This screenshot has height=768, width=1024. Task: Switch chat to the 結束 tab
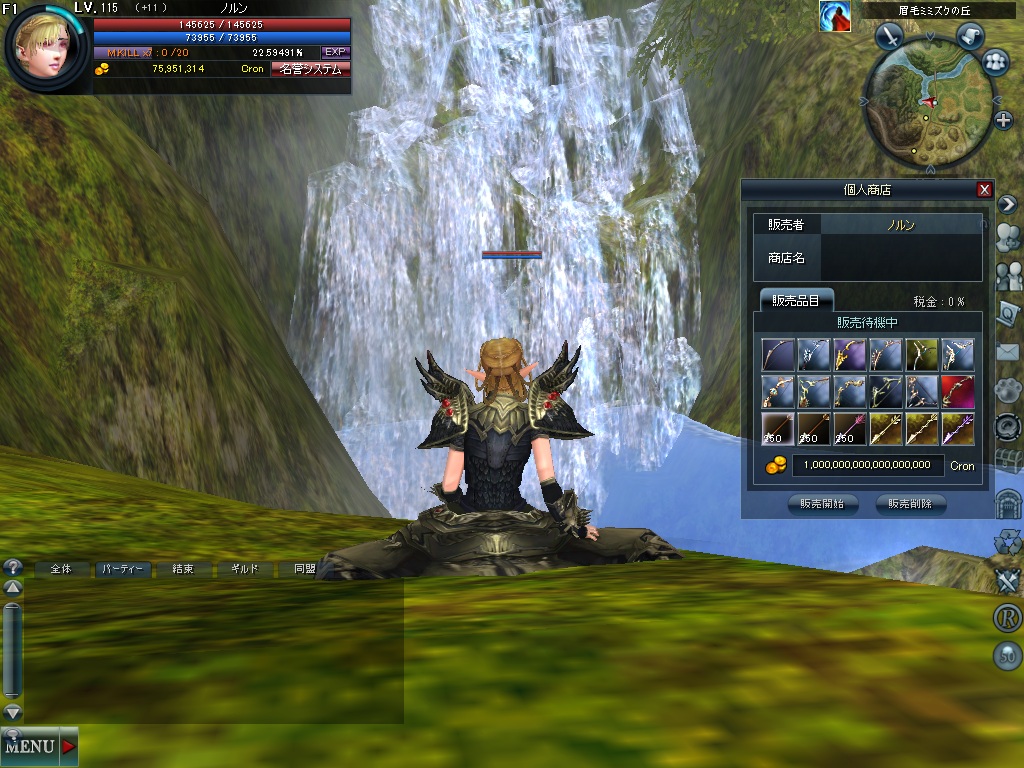pyautogui.click(x=183, y=569)
